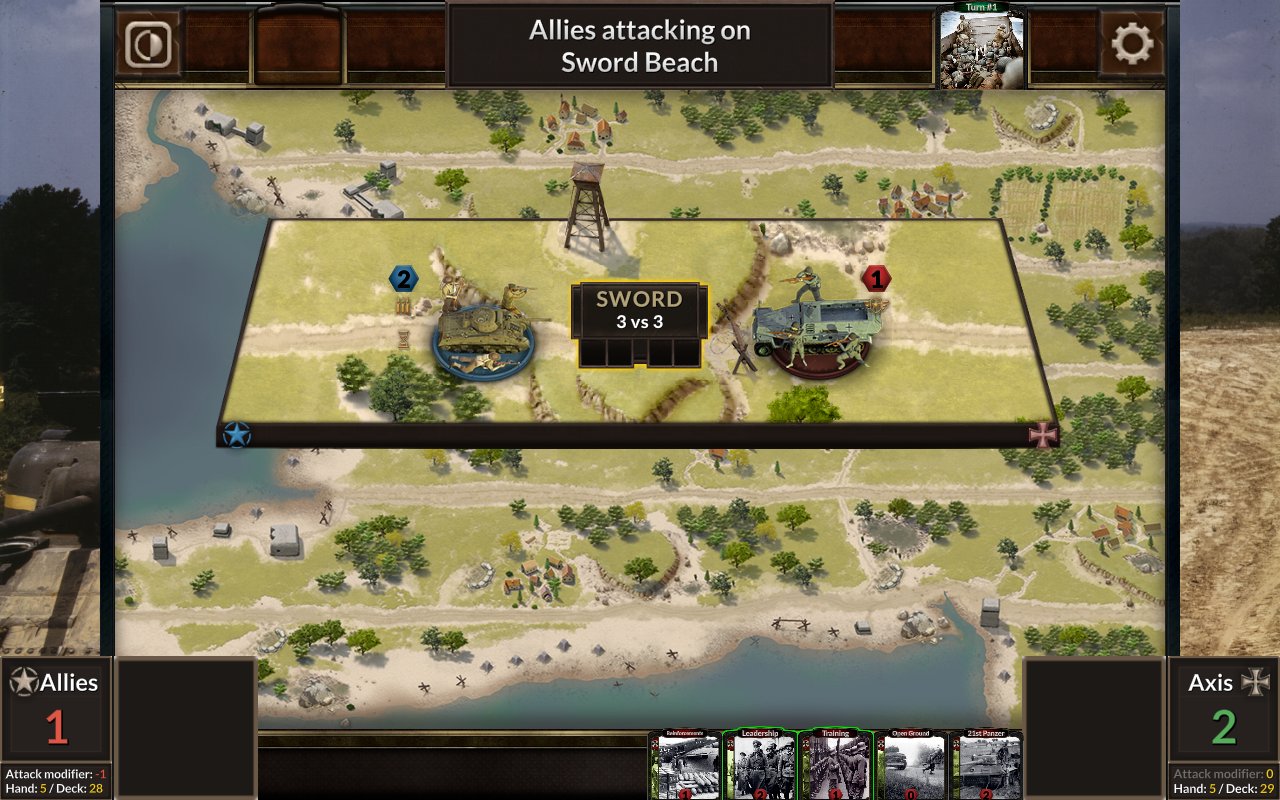Click the blue Allied star on the battle board corner
Screen dimensions: 1280x800
click(237, 435)
